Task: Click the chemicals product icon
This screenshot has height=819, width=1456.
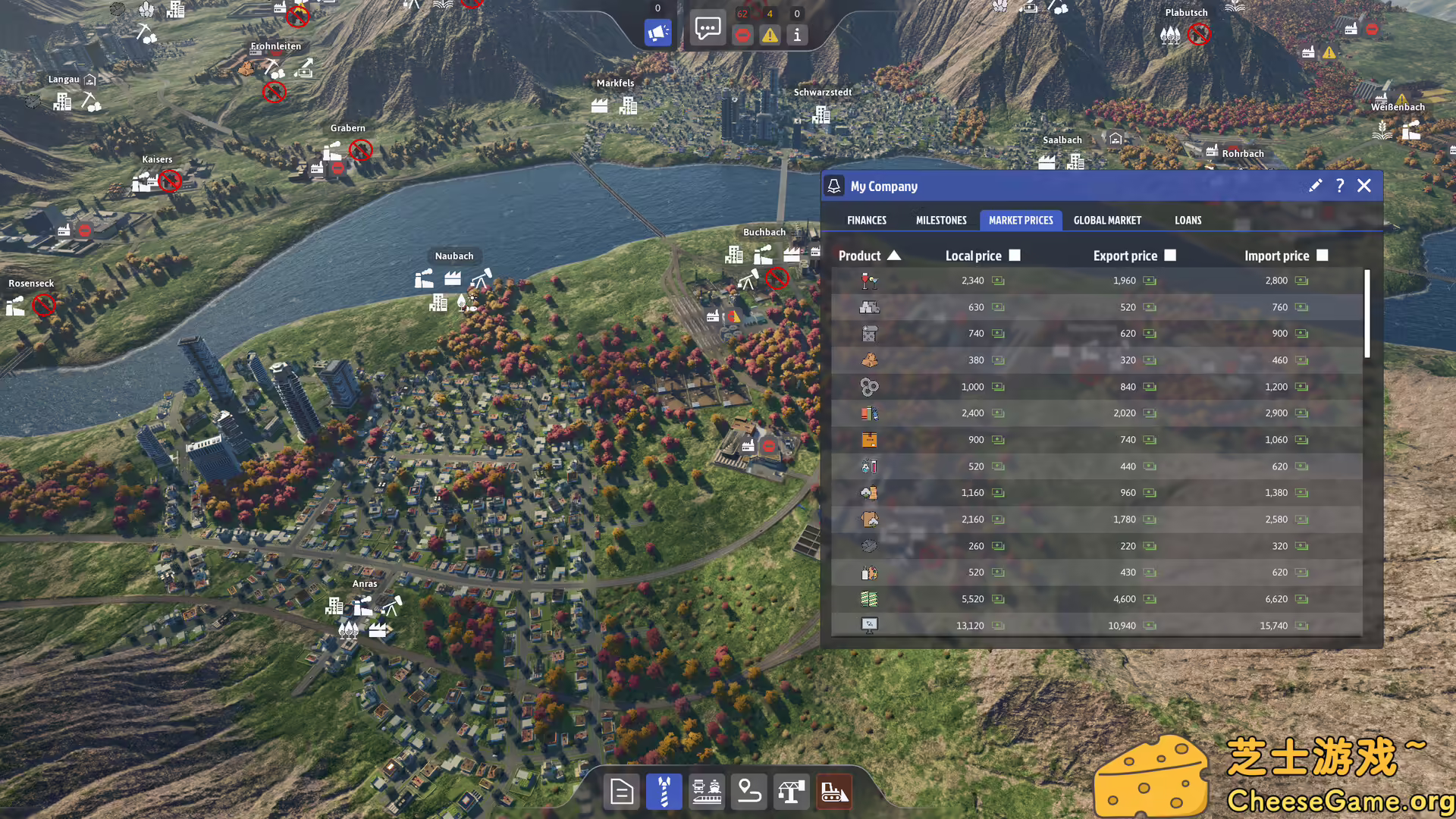Action: click(x=869, y=466)
